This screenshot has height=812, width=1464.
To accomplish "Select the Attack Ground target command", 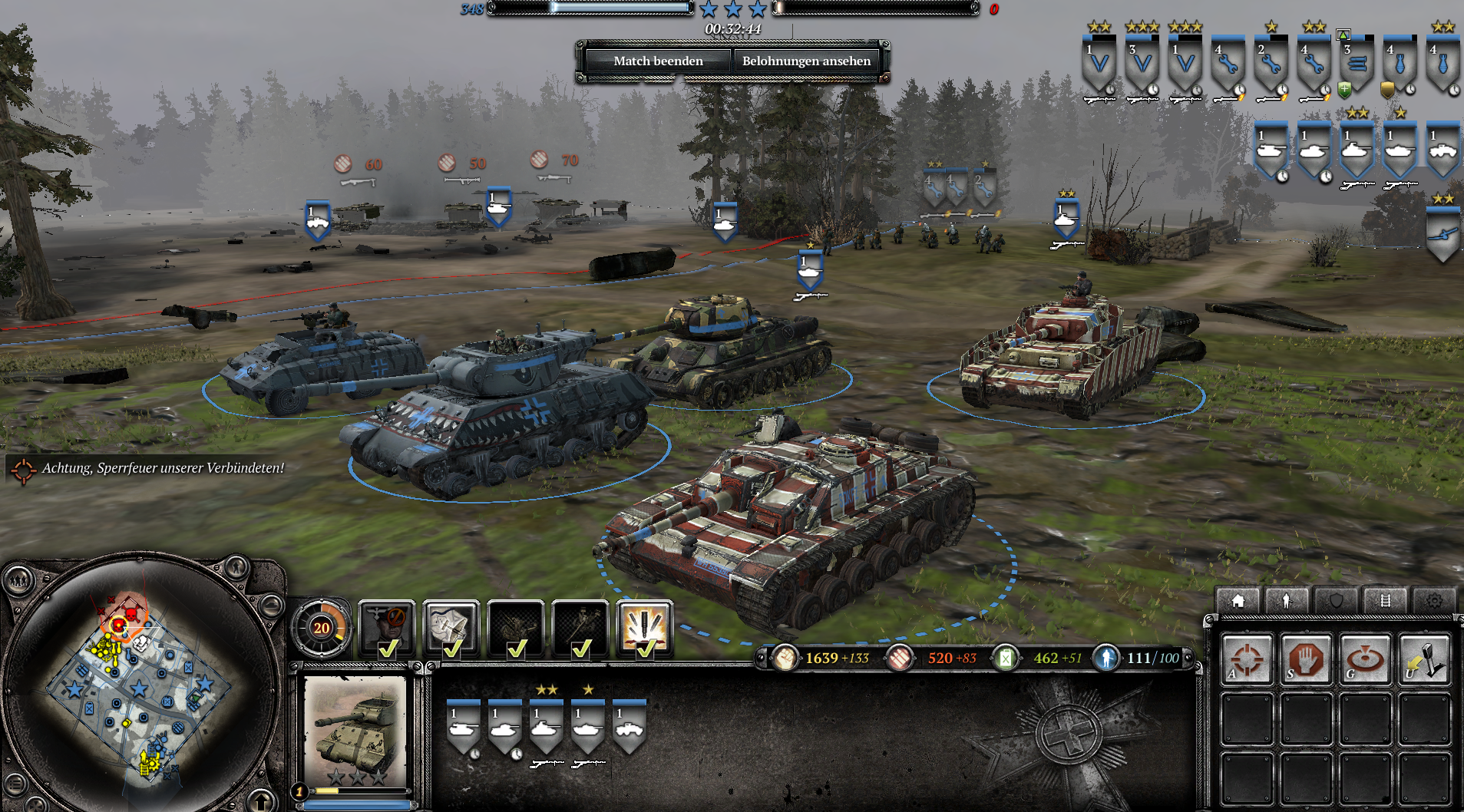I will 1365,659.
